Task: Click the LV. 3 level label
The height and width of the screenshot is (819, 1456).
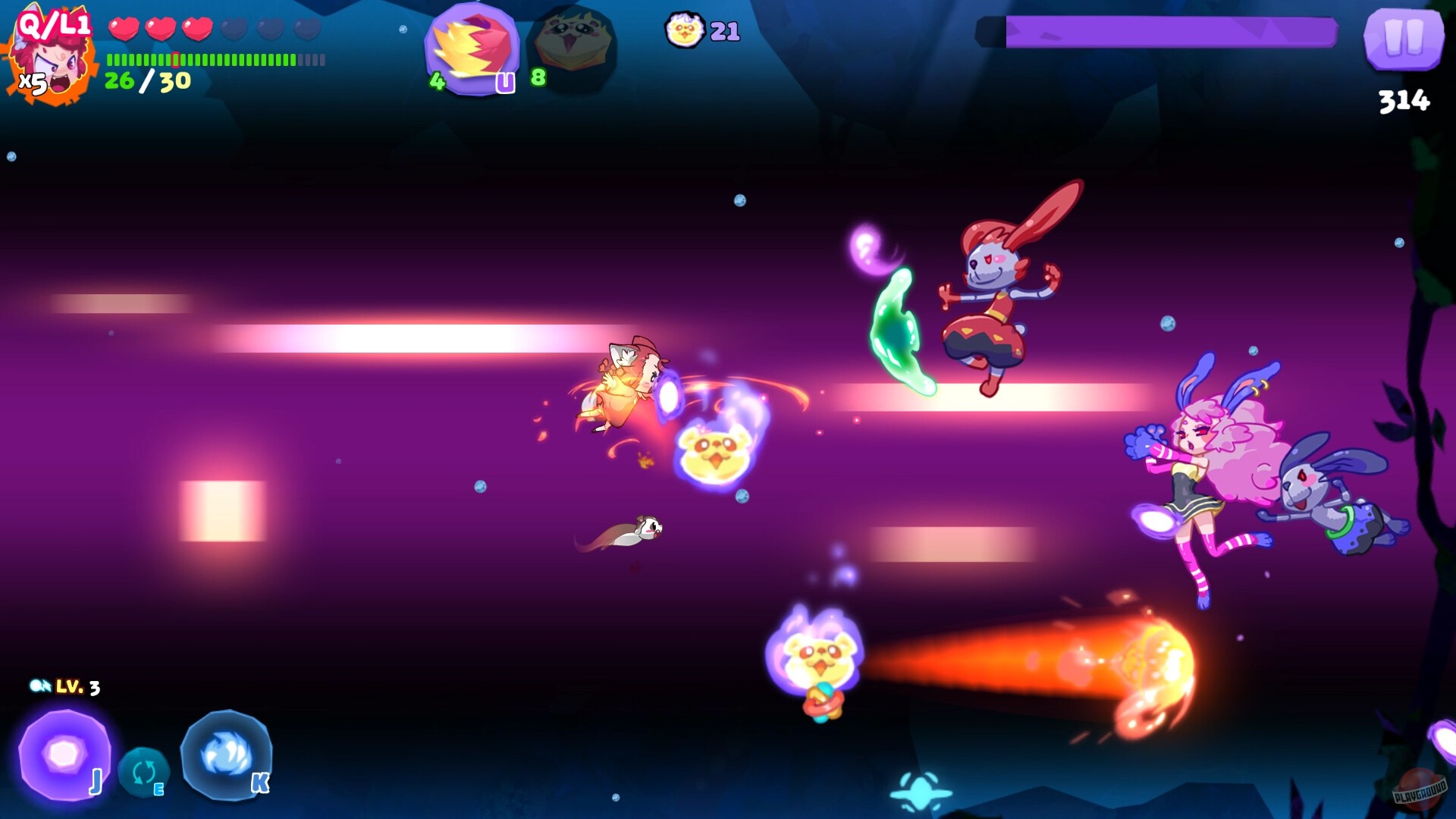Action: pyautogui.click(x=78, y=688)
